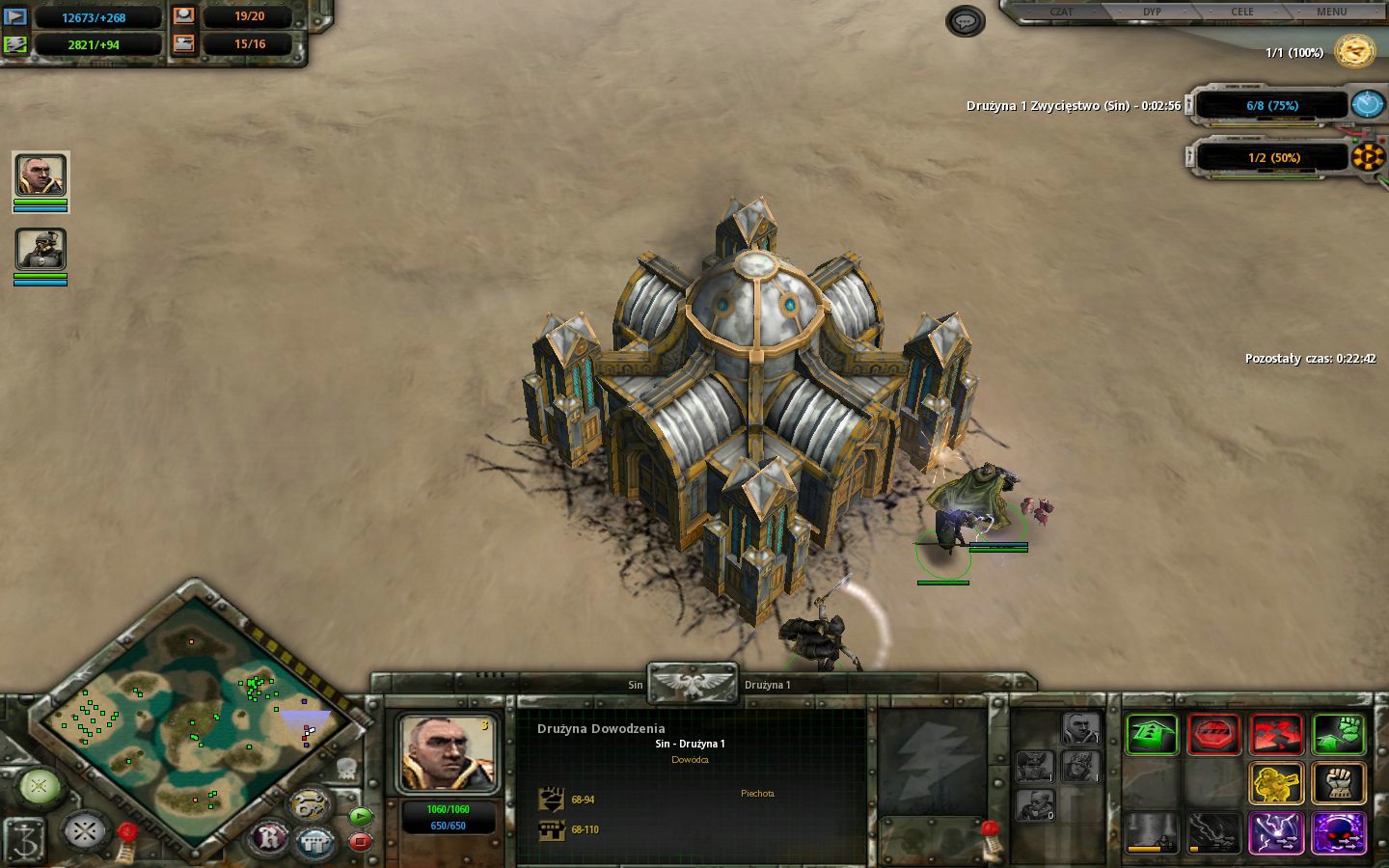Cast the purple lightning ability

point(1276,833)
